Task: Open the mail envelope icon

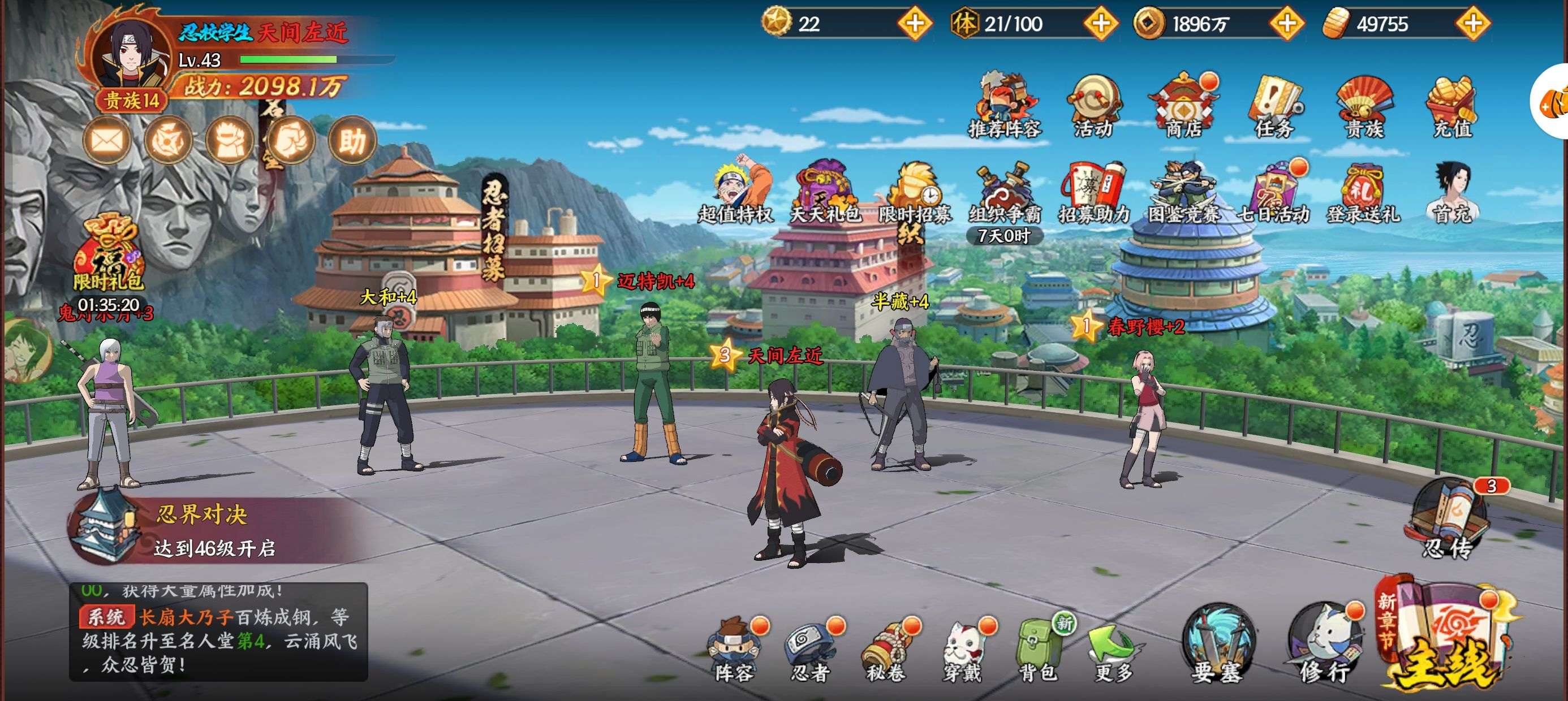Action: click(107, 141)
